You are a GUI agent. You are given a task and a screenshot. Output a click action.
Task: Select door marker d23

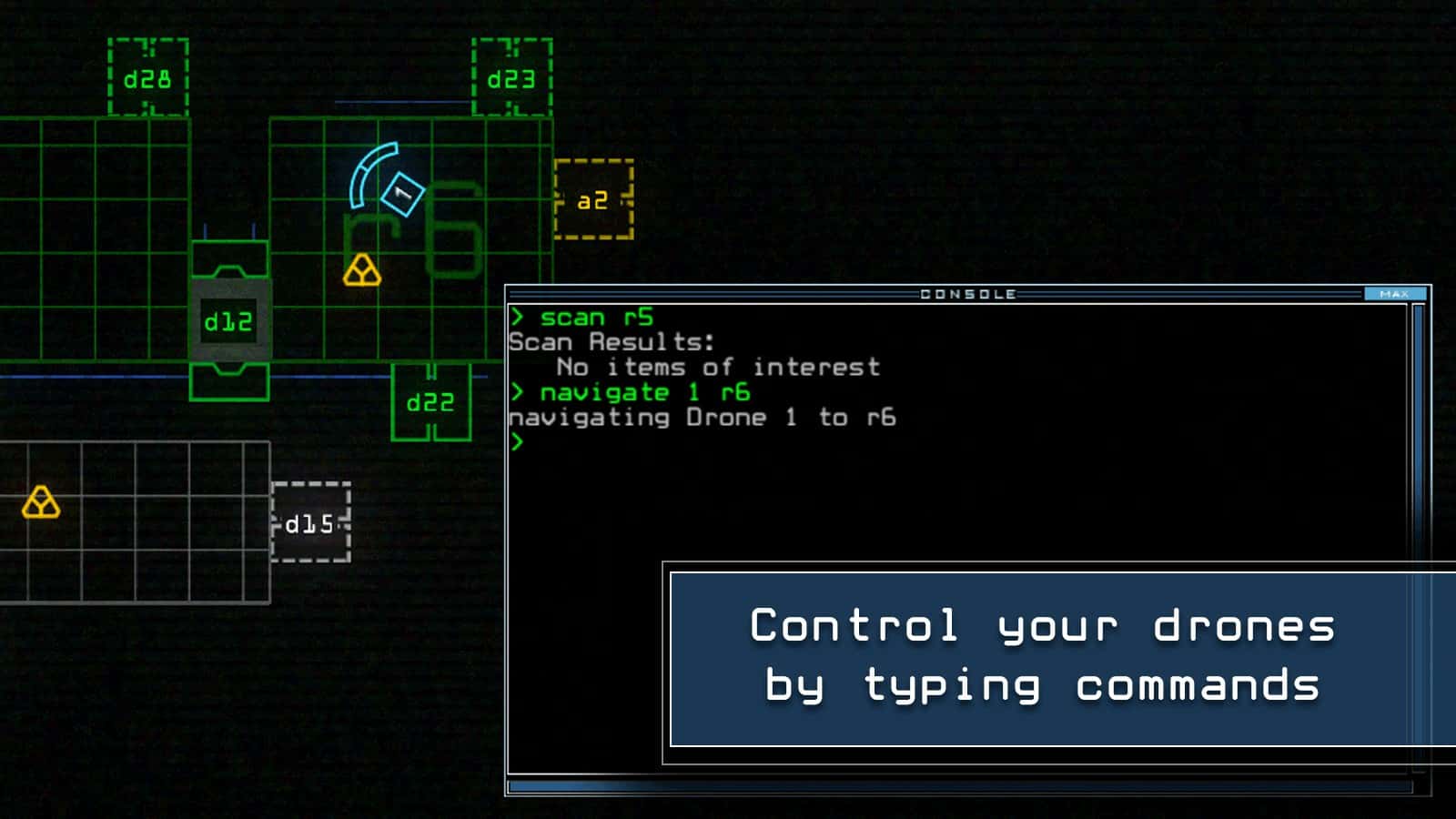coord(512,79)
